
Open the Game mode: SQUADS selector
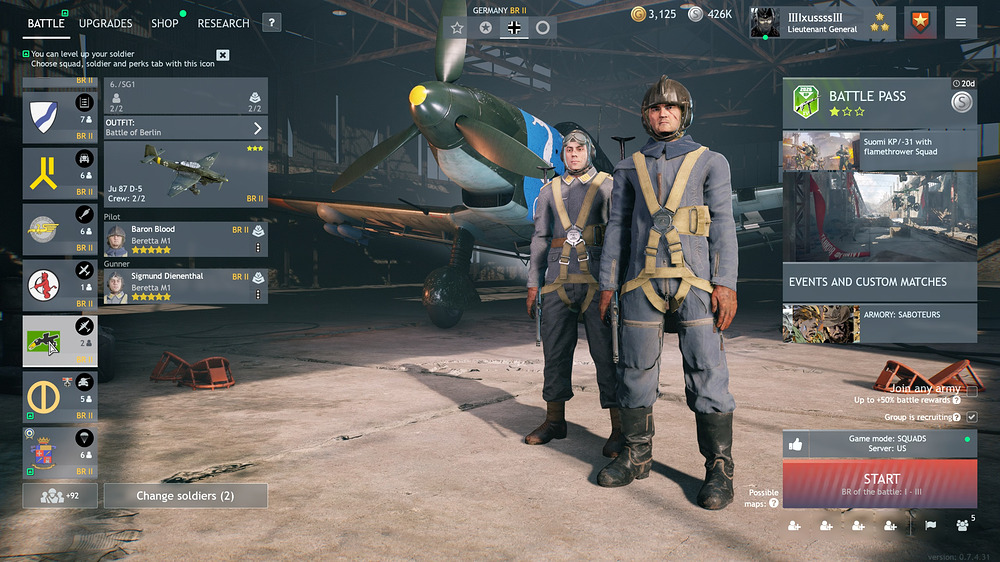(880, 443)
